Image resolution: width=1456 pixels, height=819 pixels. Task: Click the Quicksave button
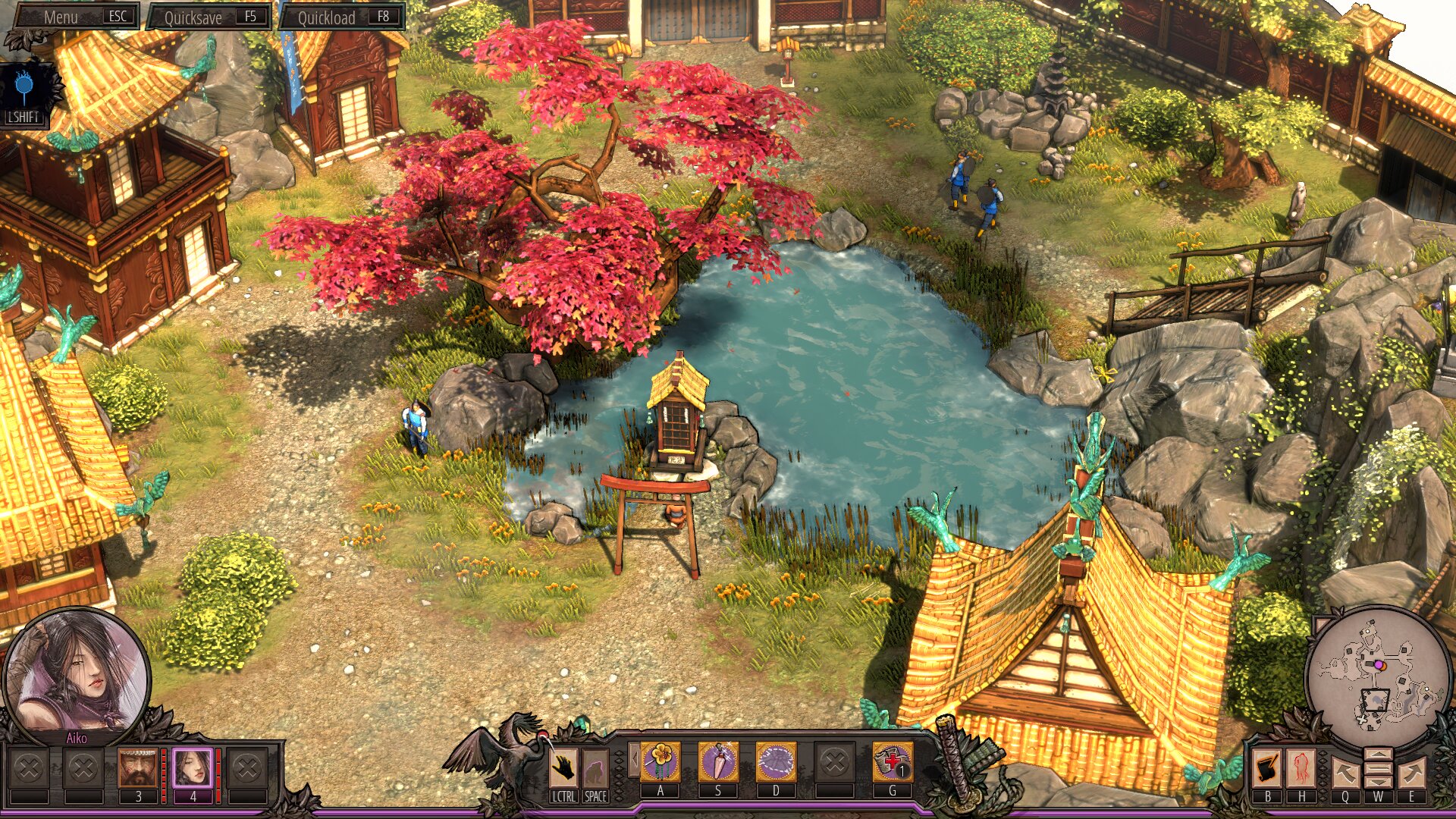[209, 17]
